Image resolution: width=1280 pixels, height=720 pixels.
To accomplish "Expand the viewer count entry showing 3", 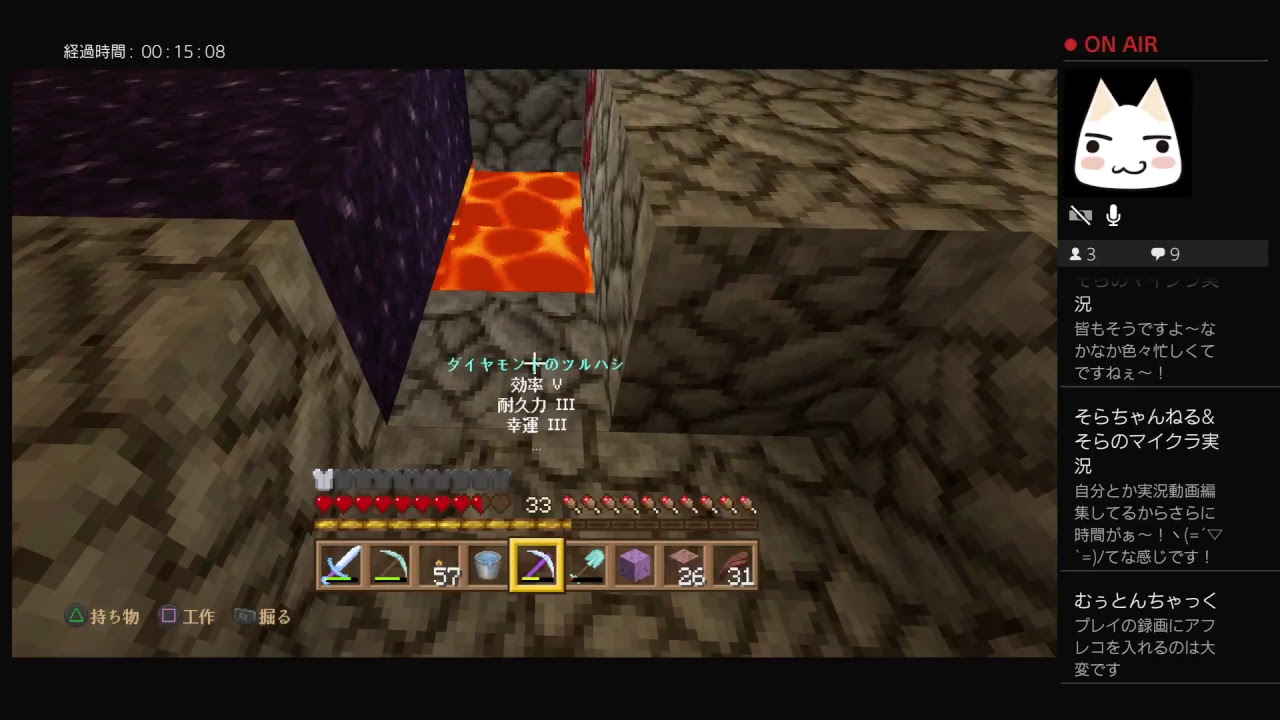I will tap(1082, 254).
